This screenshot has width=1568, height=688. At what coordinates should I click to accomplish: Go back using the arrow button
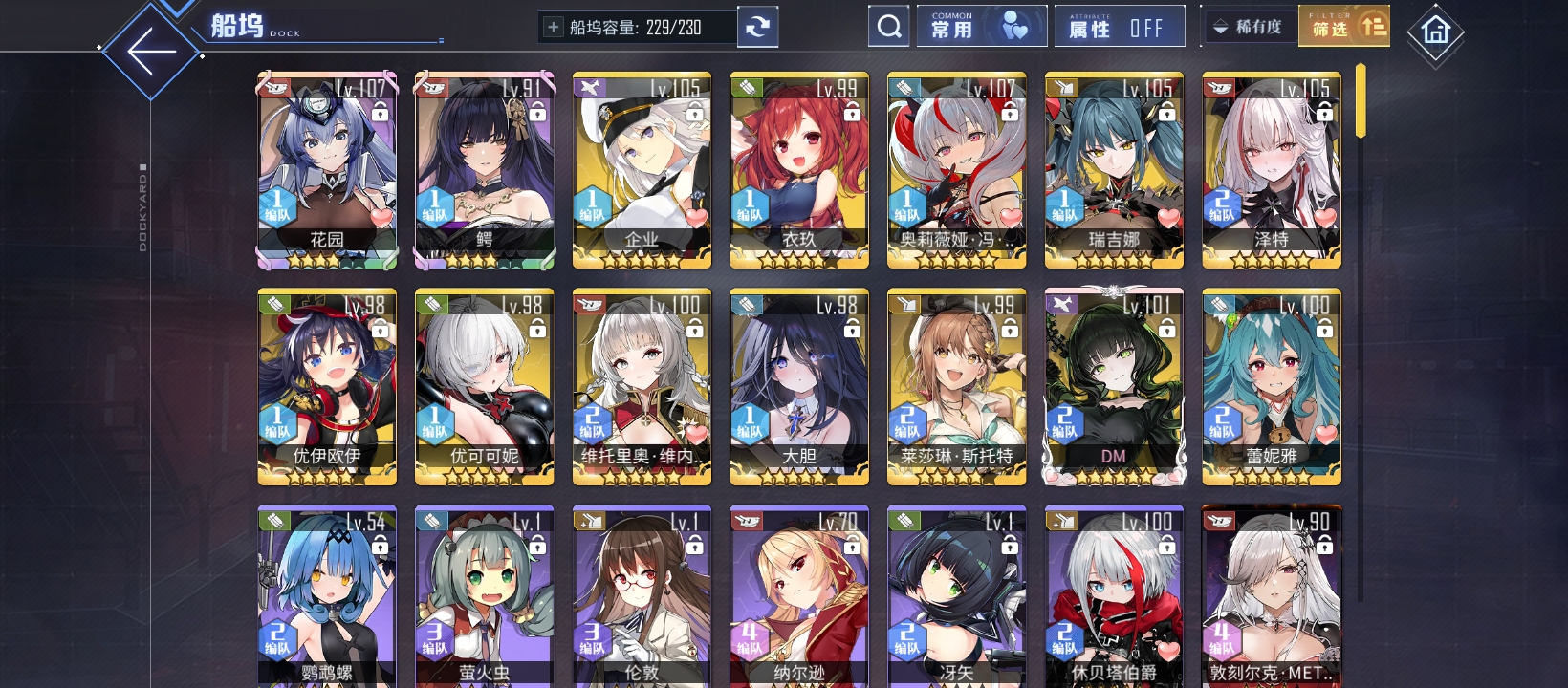pyautogui.click(x=151, y=52)
